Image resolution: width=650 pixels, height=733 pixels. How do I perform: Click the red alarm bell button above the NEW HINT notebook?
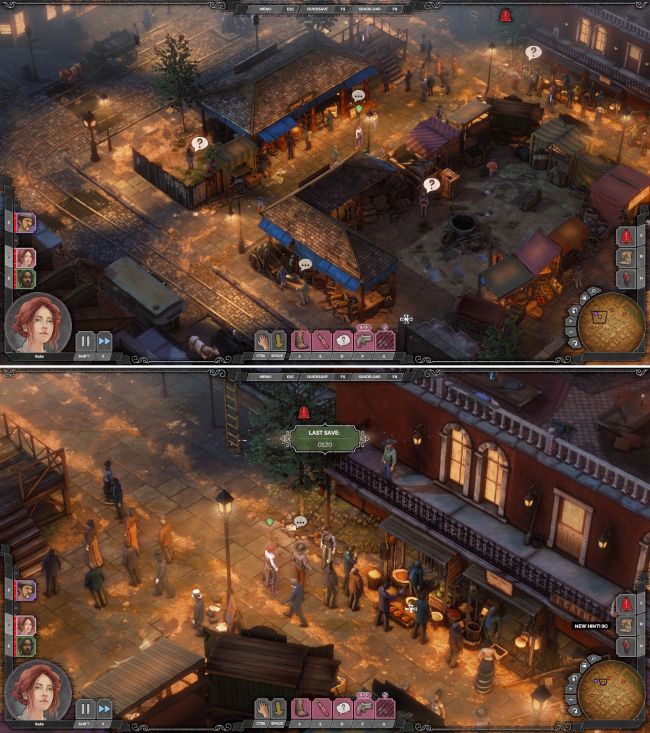626,604
